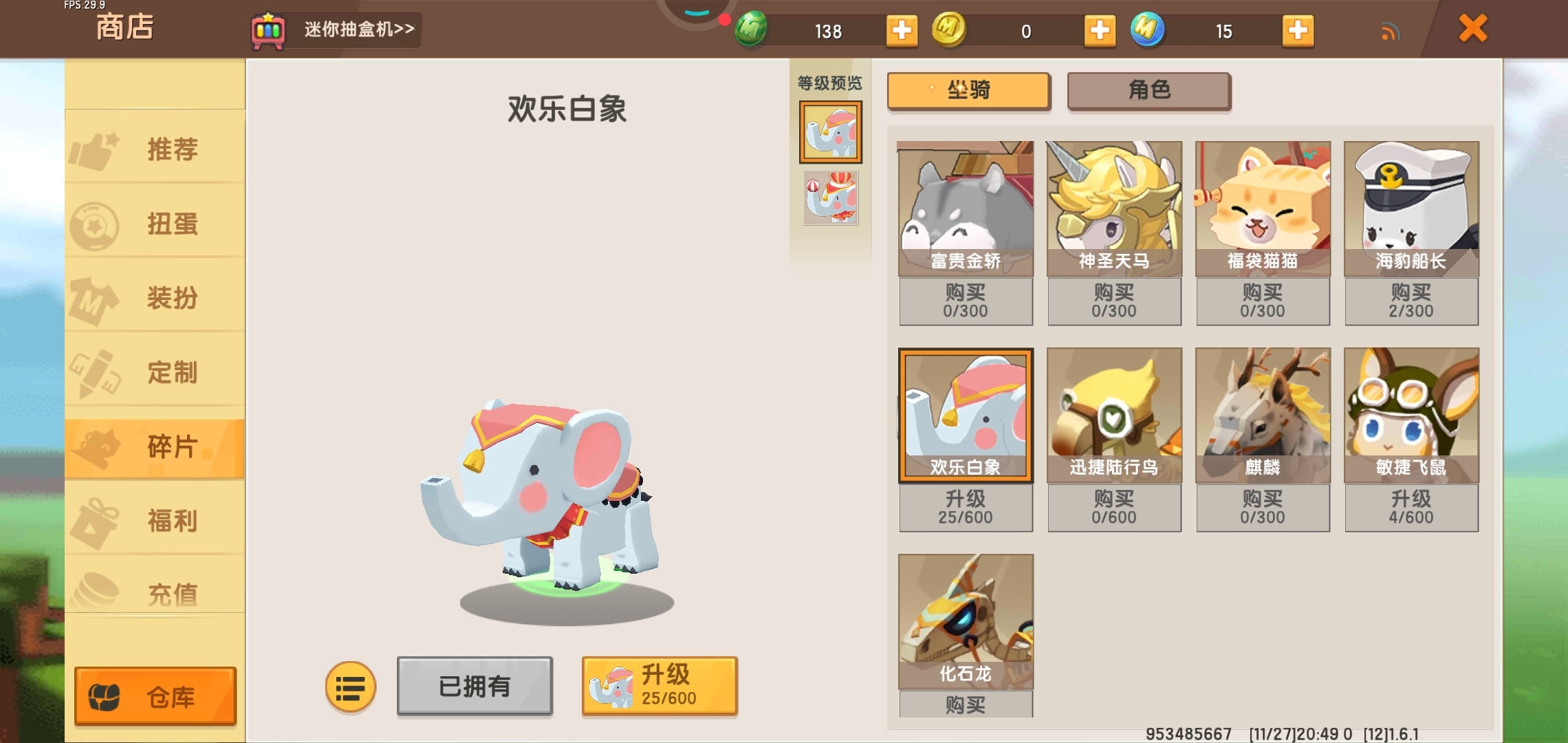
Task: Switch to the 角色 (Character) tab
Action: (1148, 90)
